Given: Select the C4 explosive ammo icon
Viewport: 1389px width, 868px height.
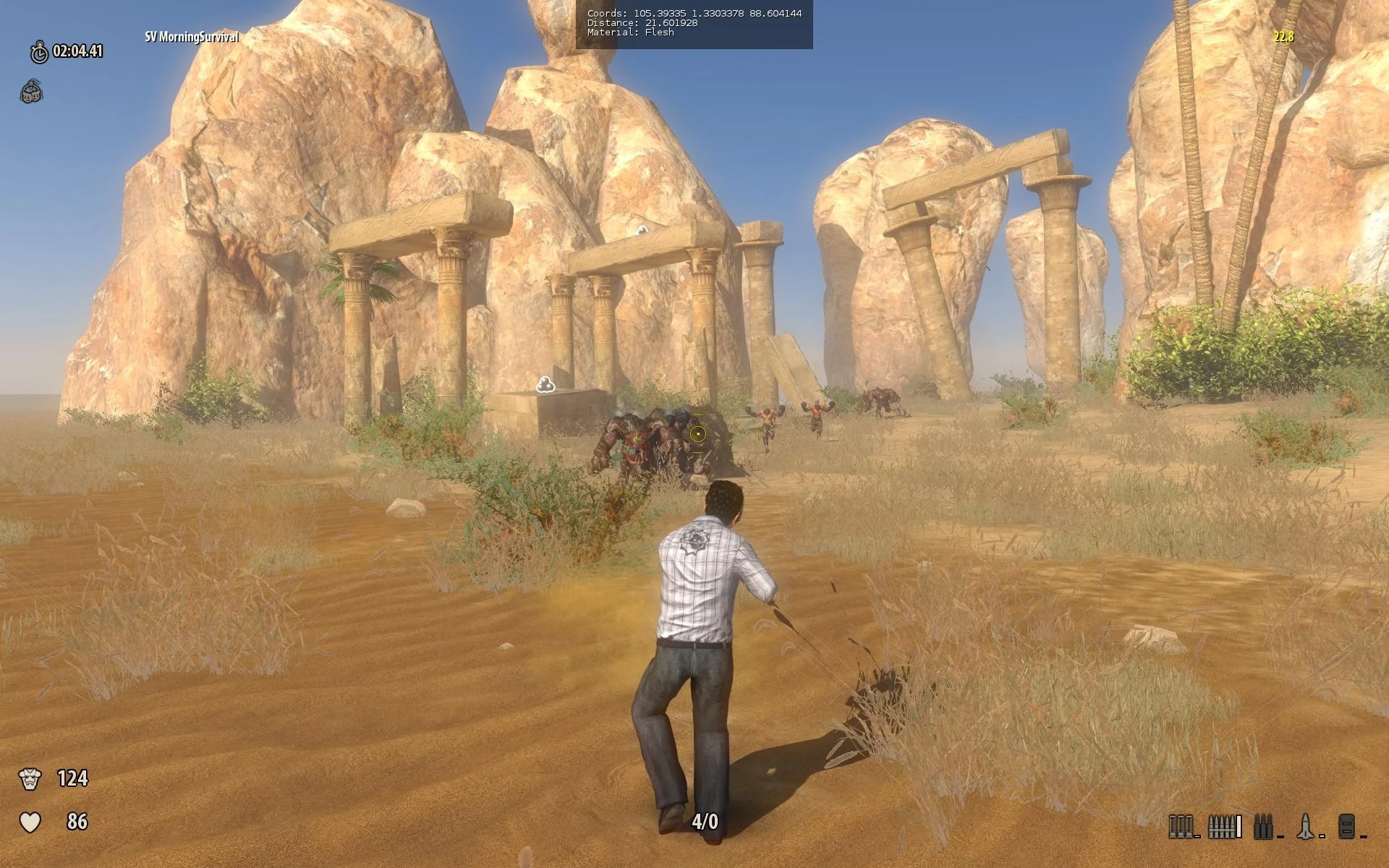Looking at the screenshot, I should coord(1346,825).
